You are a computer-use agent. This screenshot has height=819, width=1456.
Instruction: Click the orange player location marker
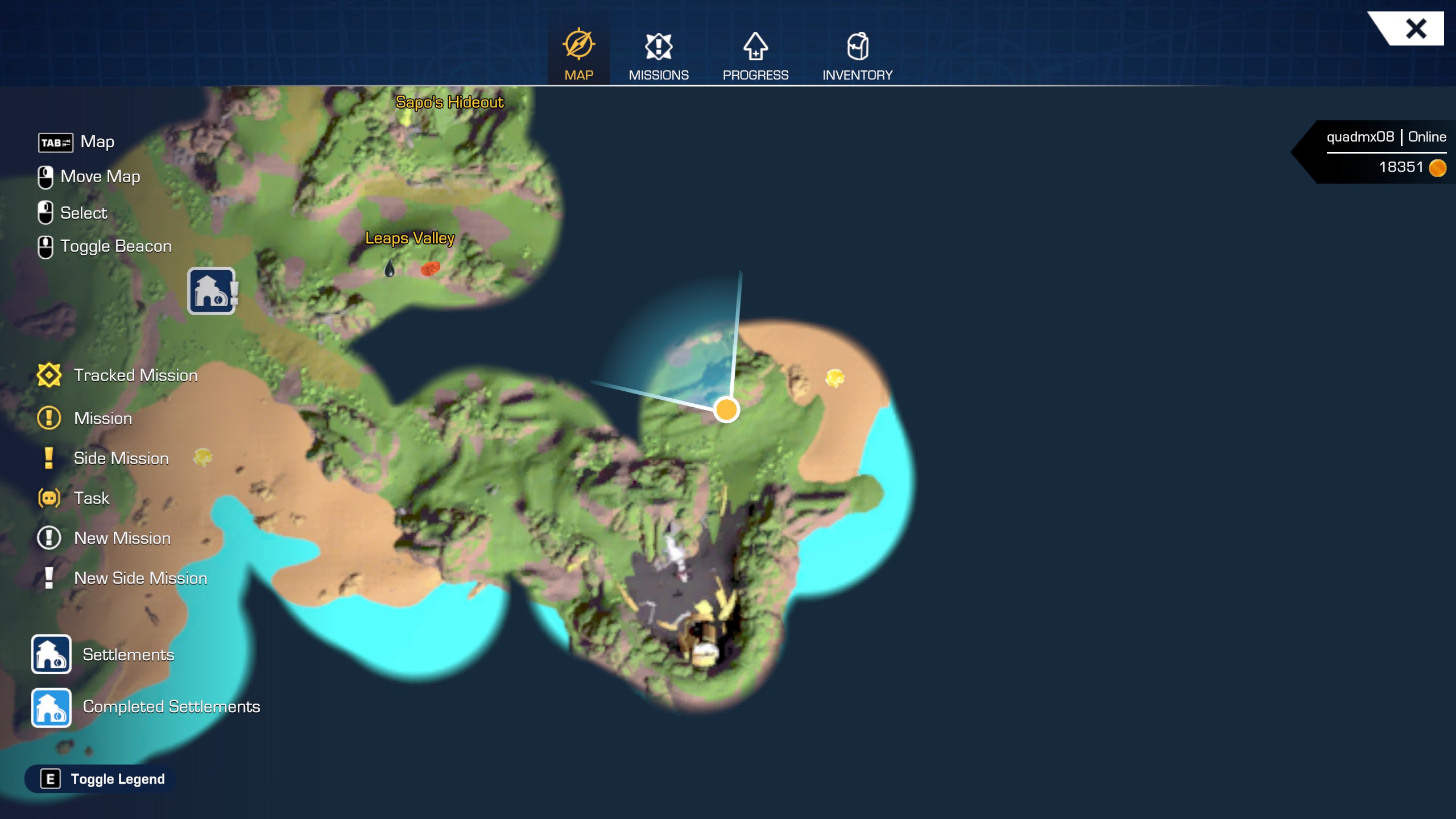726,409
